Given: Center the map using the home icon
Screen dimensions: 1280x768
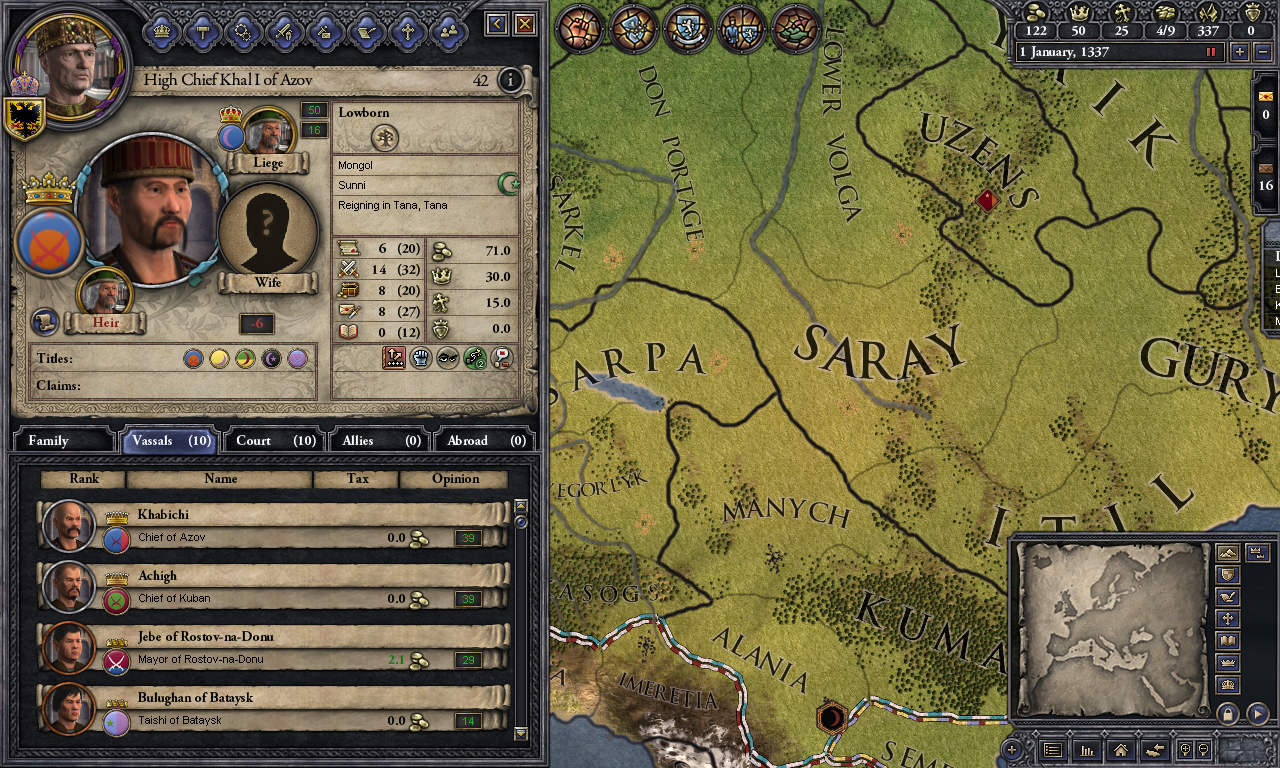Looking at the screenshot, I should [x=1121, y=750].
